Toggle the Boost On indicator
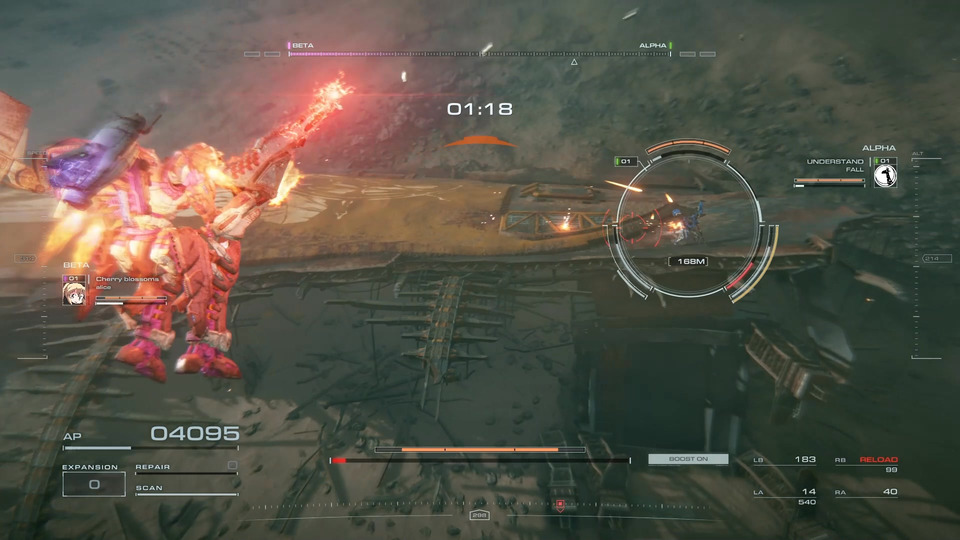Screen dimensions: 960x540 [x=688, y=459]
